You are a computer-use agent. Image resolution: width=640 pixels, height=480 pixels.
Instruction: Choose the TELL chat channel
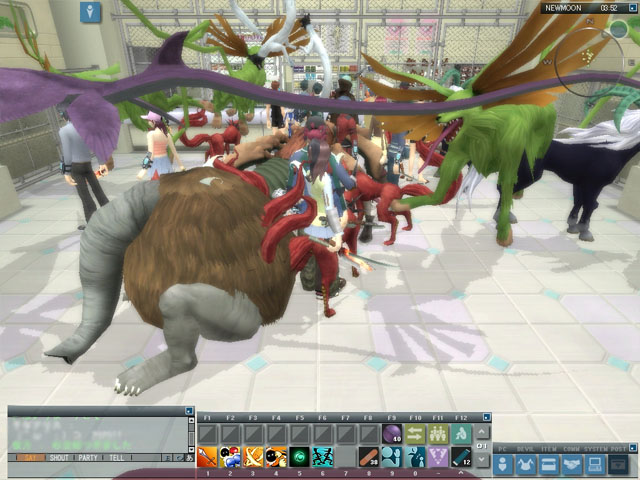point(115,458)
